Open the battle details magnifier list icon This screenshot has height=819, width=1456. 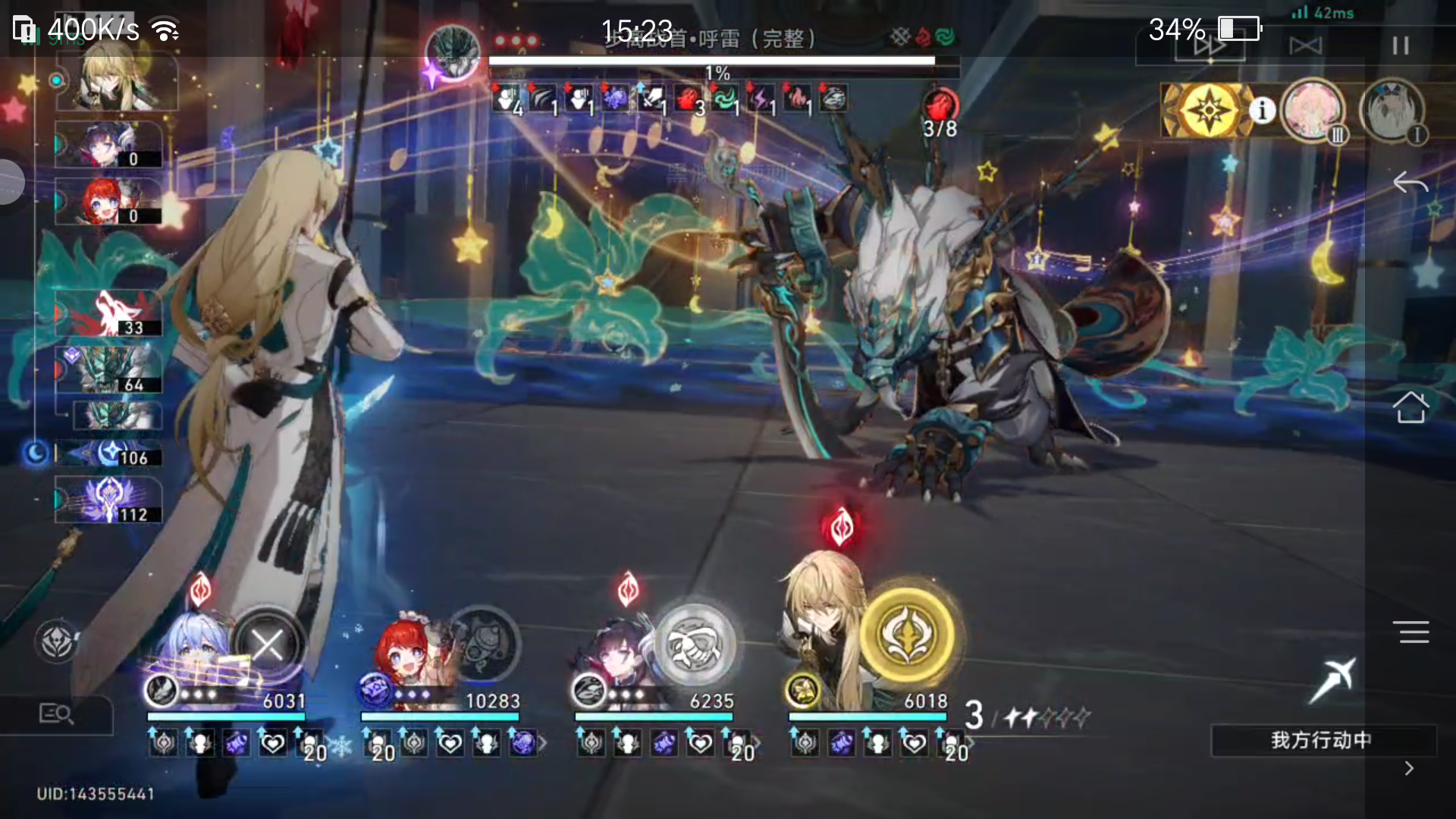(55, 714)
